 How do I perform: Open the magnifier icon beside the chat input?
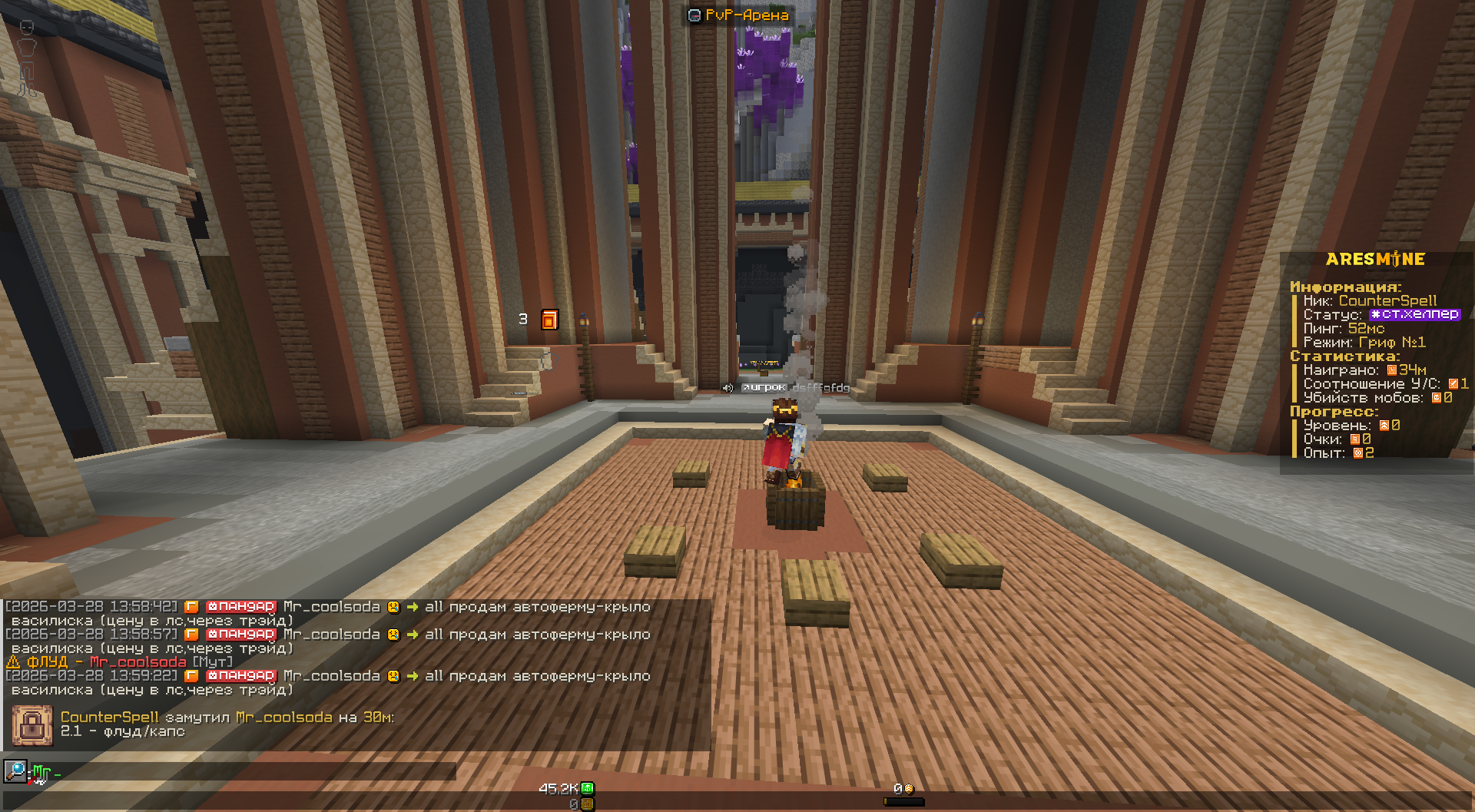pos(15,771)
